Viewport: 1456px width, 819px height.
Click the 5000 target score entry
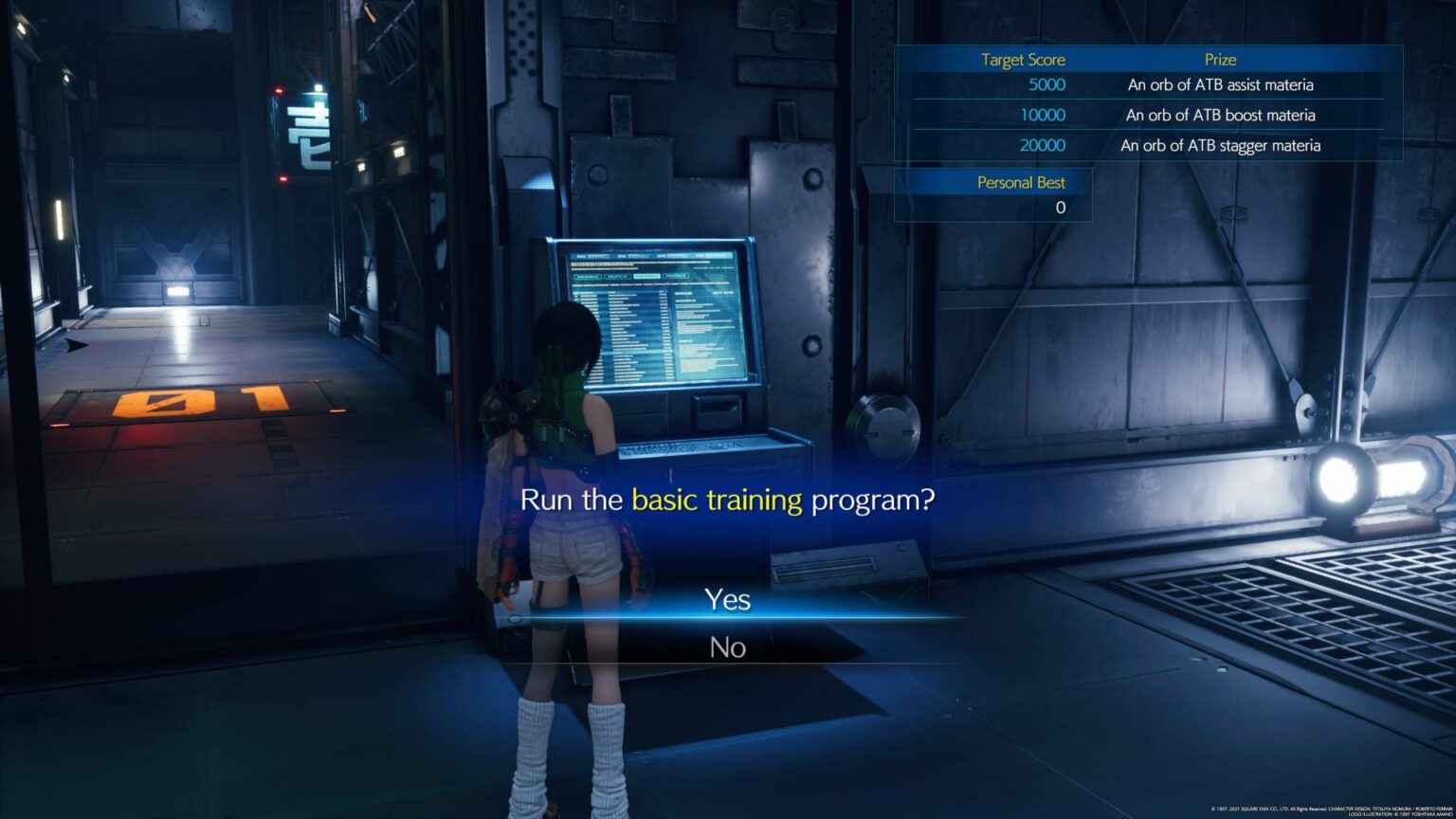pyautogui.click(x=1046, y=84)
